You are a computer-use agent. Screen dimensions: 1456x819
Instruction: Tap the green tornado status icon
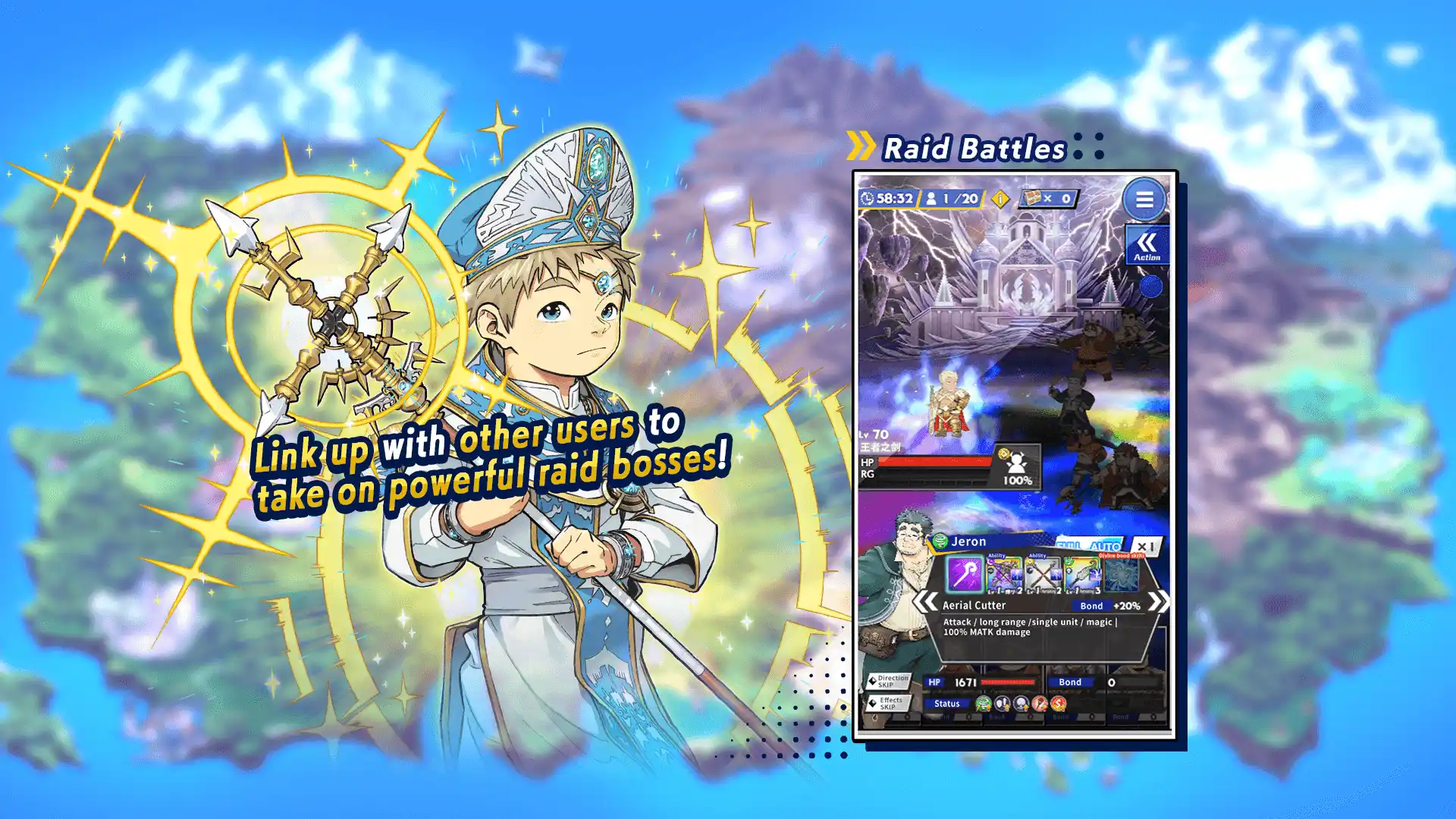984,704
